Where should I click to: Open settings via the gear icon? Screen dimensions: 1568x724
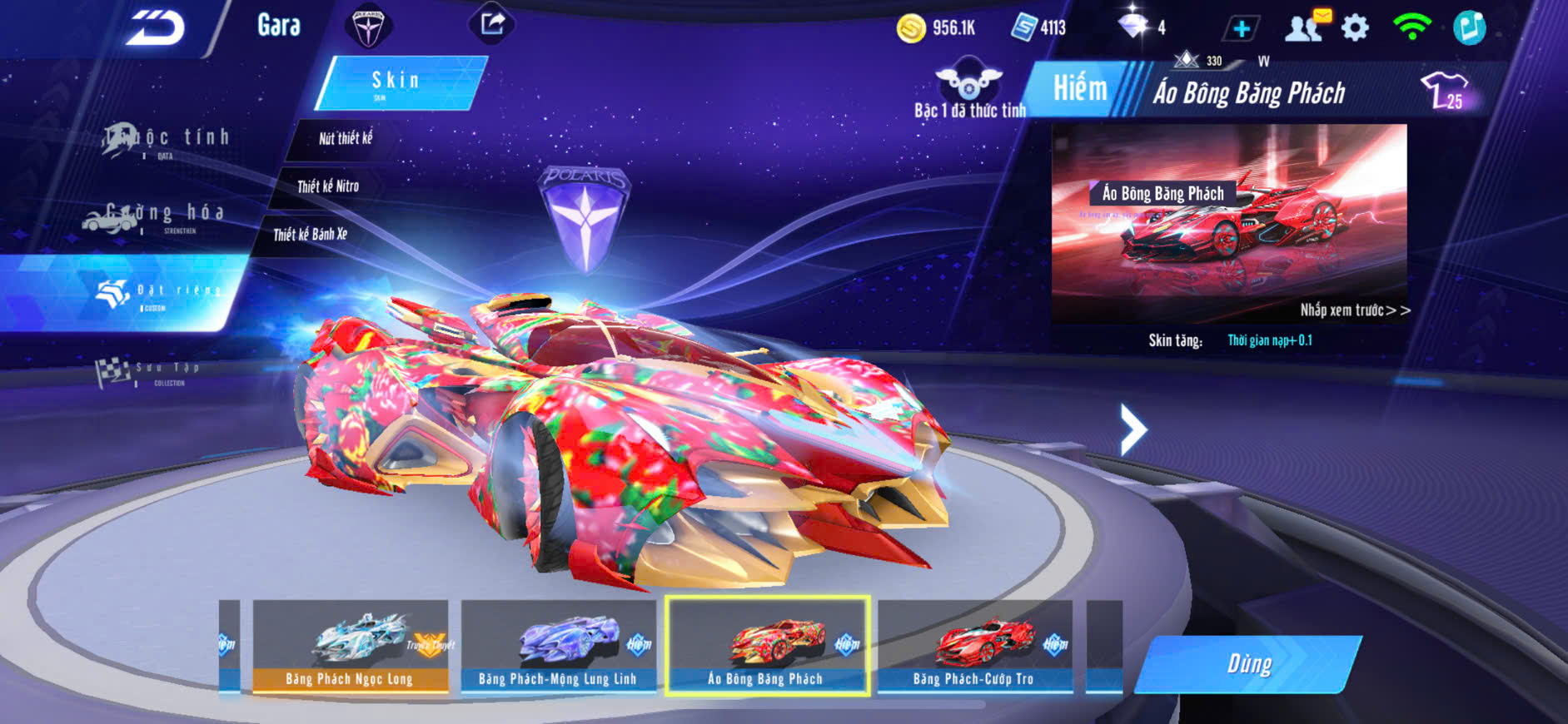(x=1355, y=28)
